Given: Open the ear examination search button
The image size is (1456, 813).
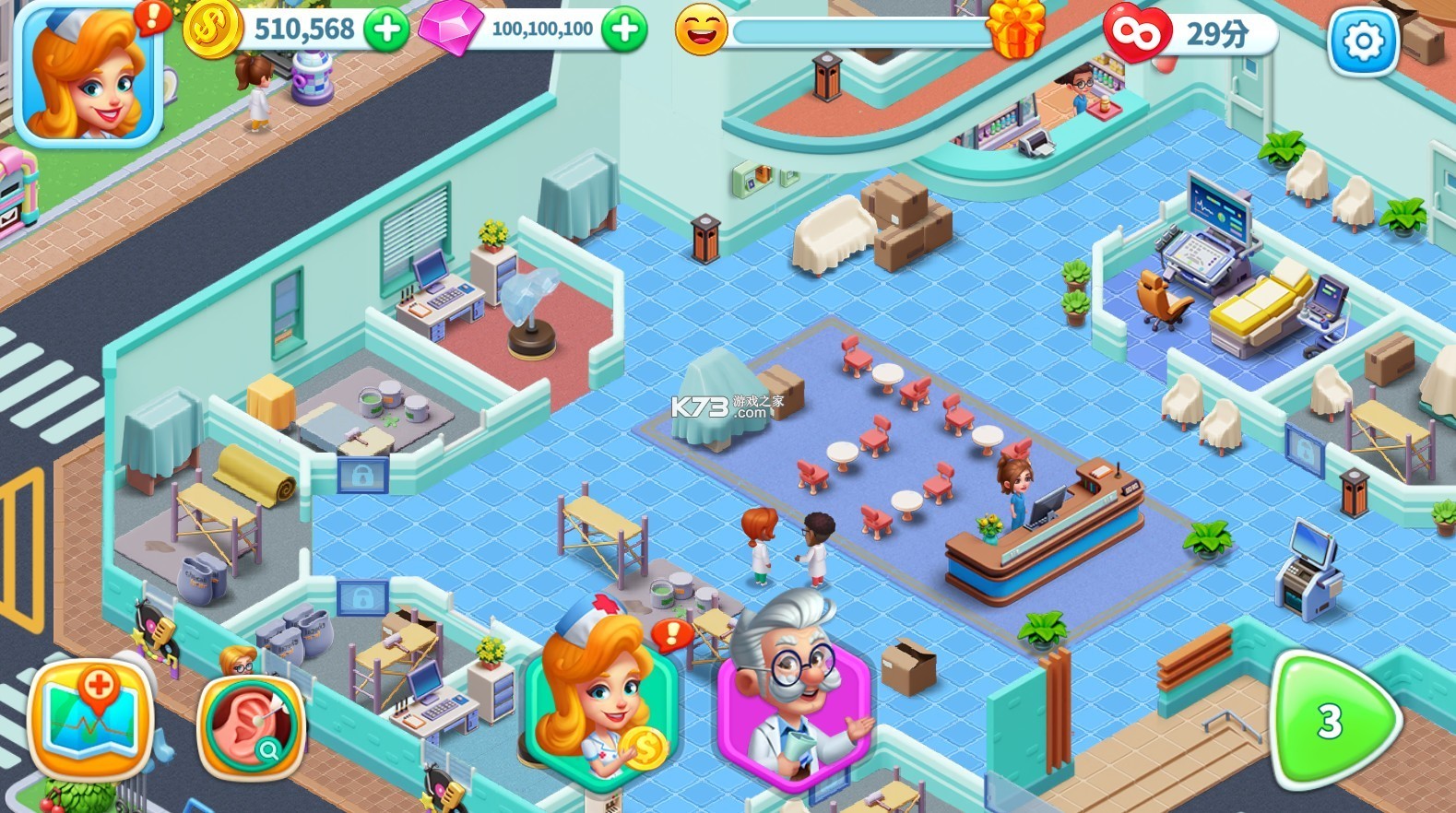Looking at the screenshot, I should pyautogui.click(x=250, y=727).
